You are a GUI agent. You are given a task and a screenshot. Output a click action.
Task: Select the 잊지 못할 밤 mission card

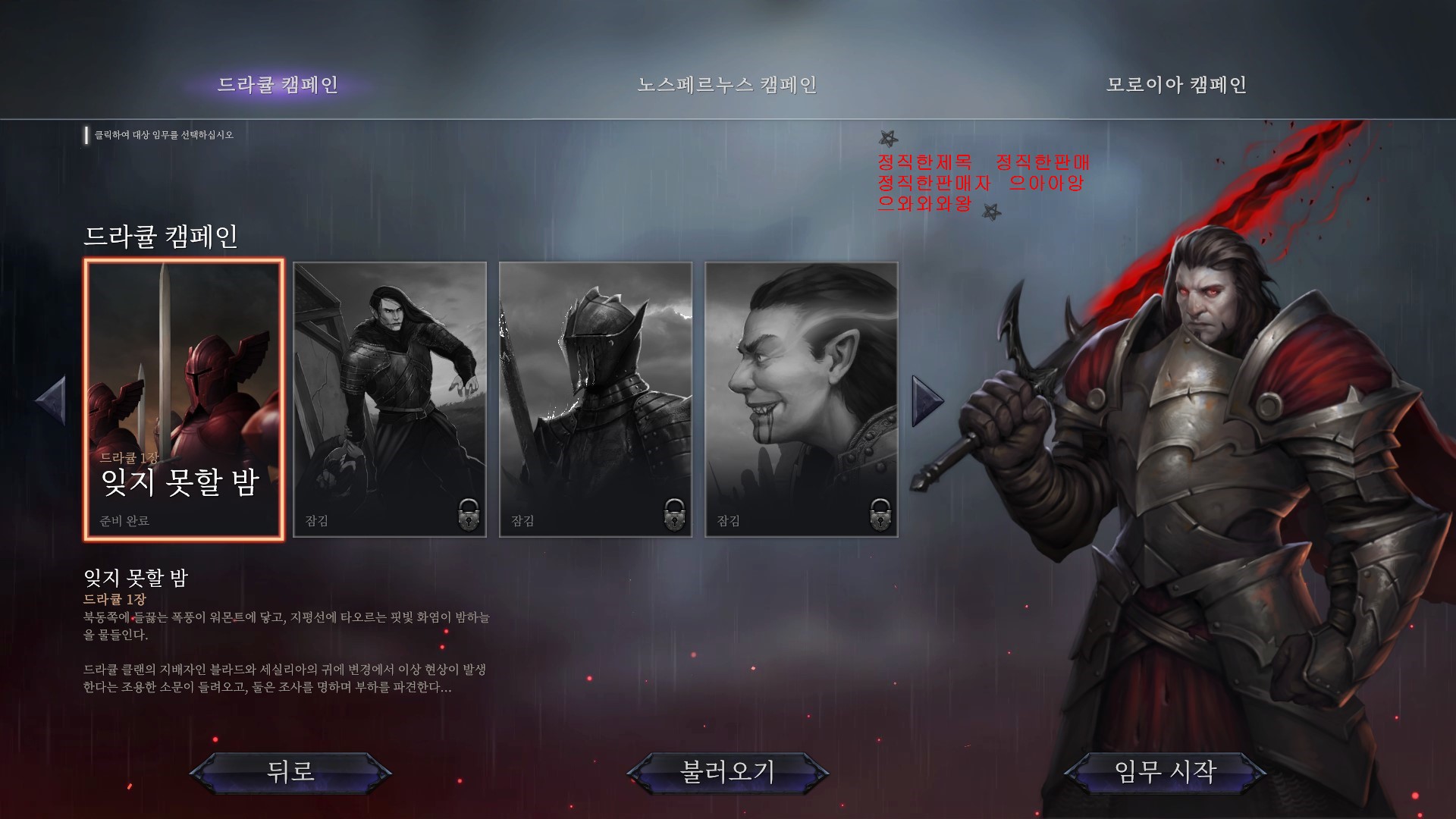[x=184, y=399]
